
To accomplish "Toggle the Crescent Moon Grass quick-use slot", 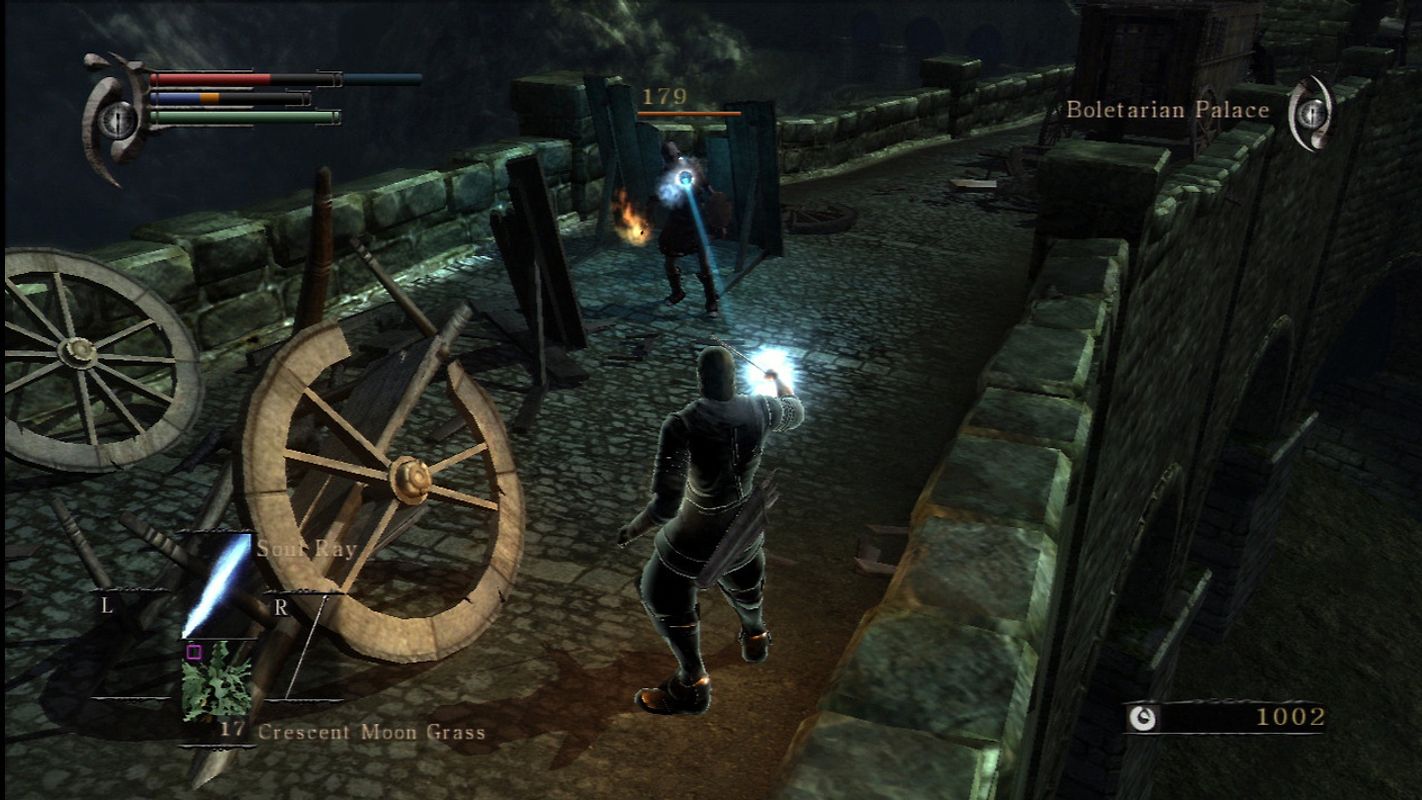I will [x=218, y=682].
